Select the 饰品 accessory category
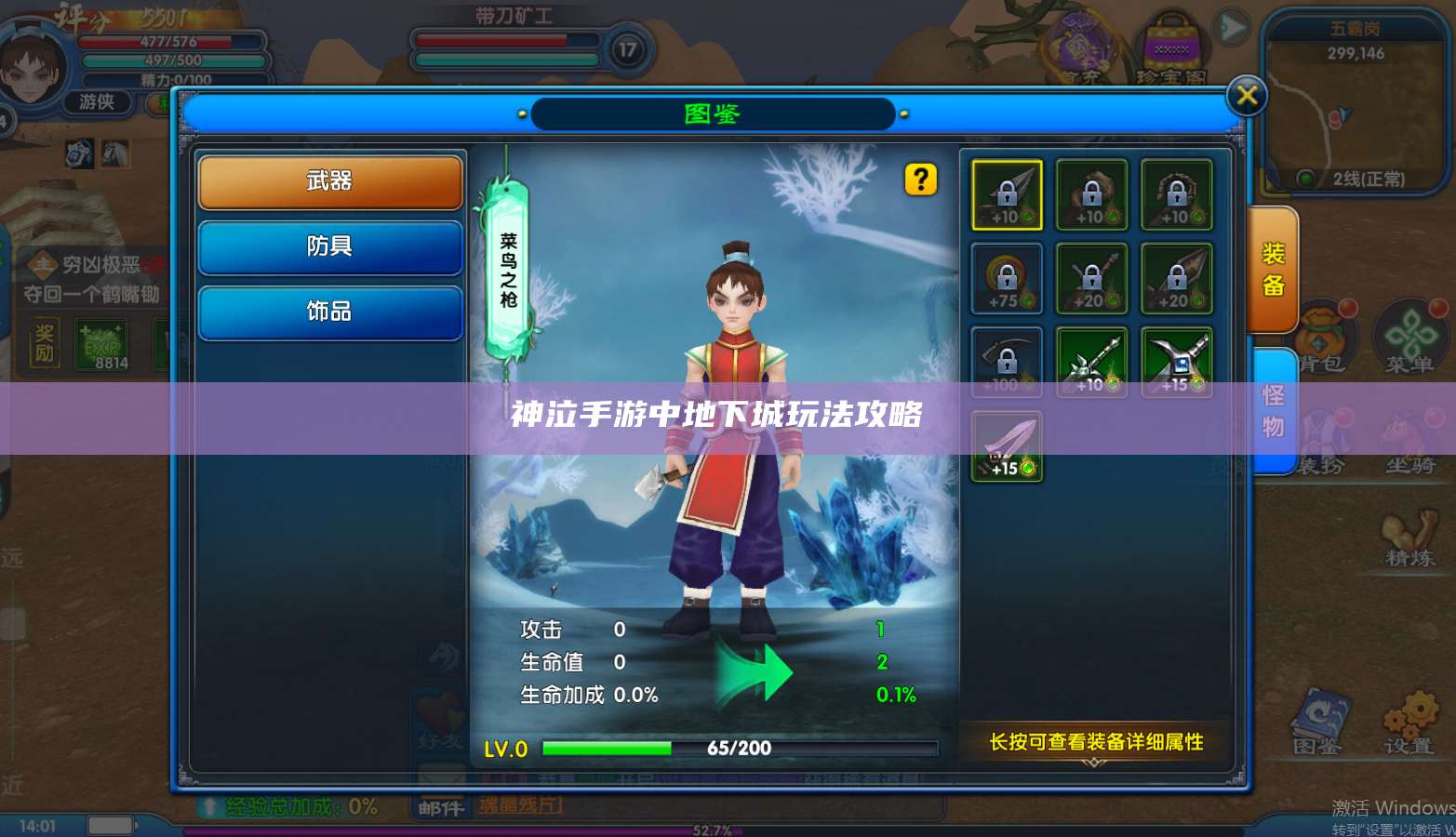This screenshot has height=837, width=1456. [x=330, y=312]
